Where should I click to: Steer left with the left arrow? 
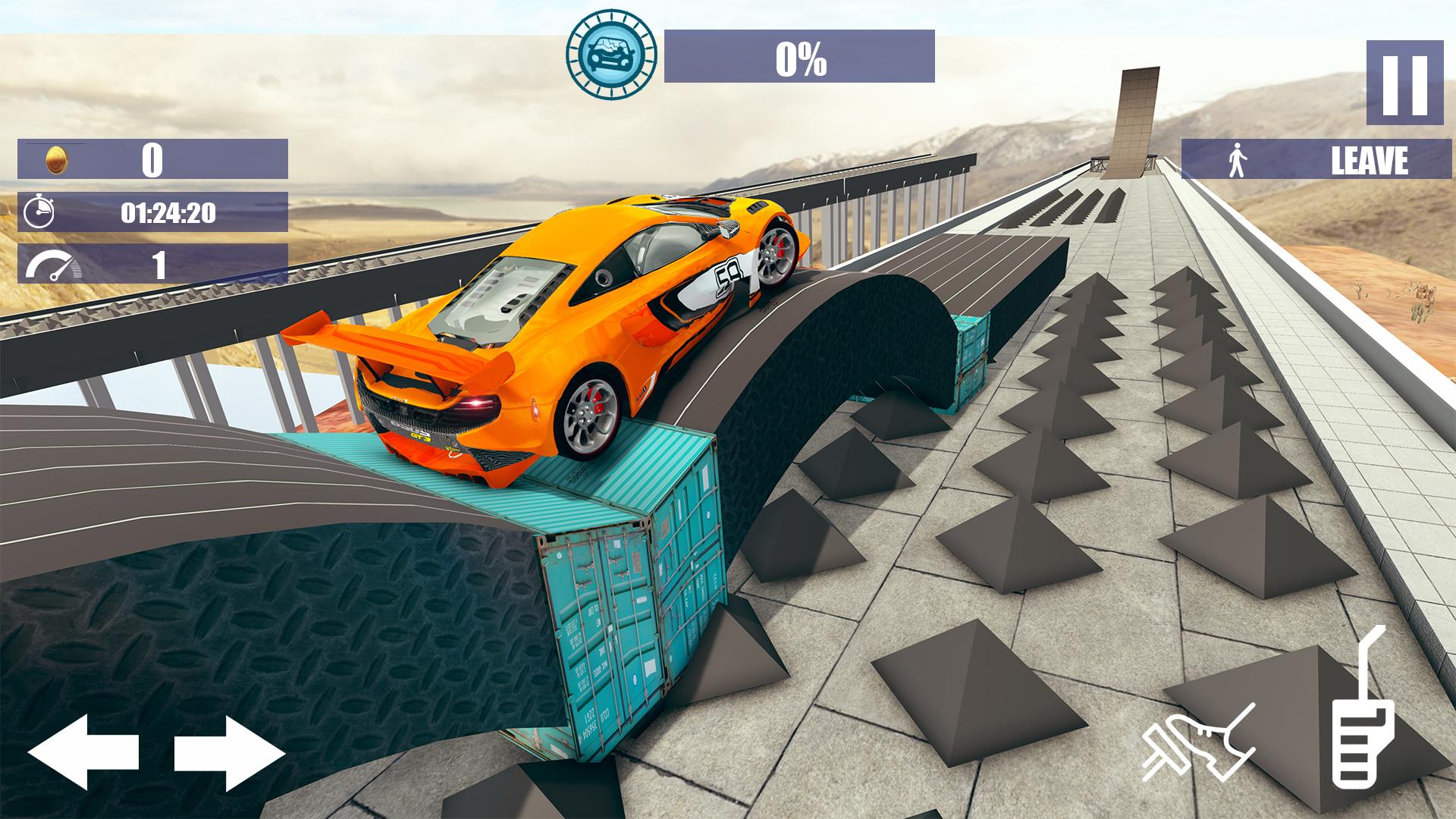click(83, 752)
